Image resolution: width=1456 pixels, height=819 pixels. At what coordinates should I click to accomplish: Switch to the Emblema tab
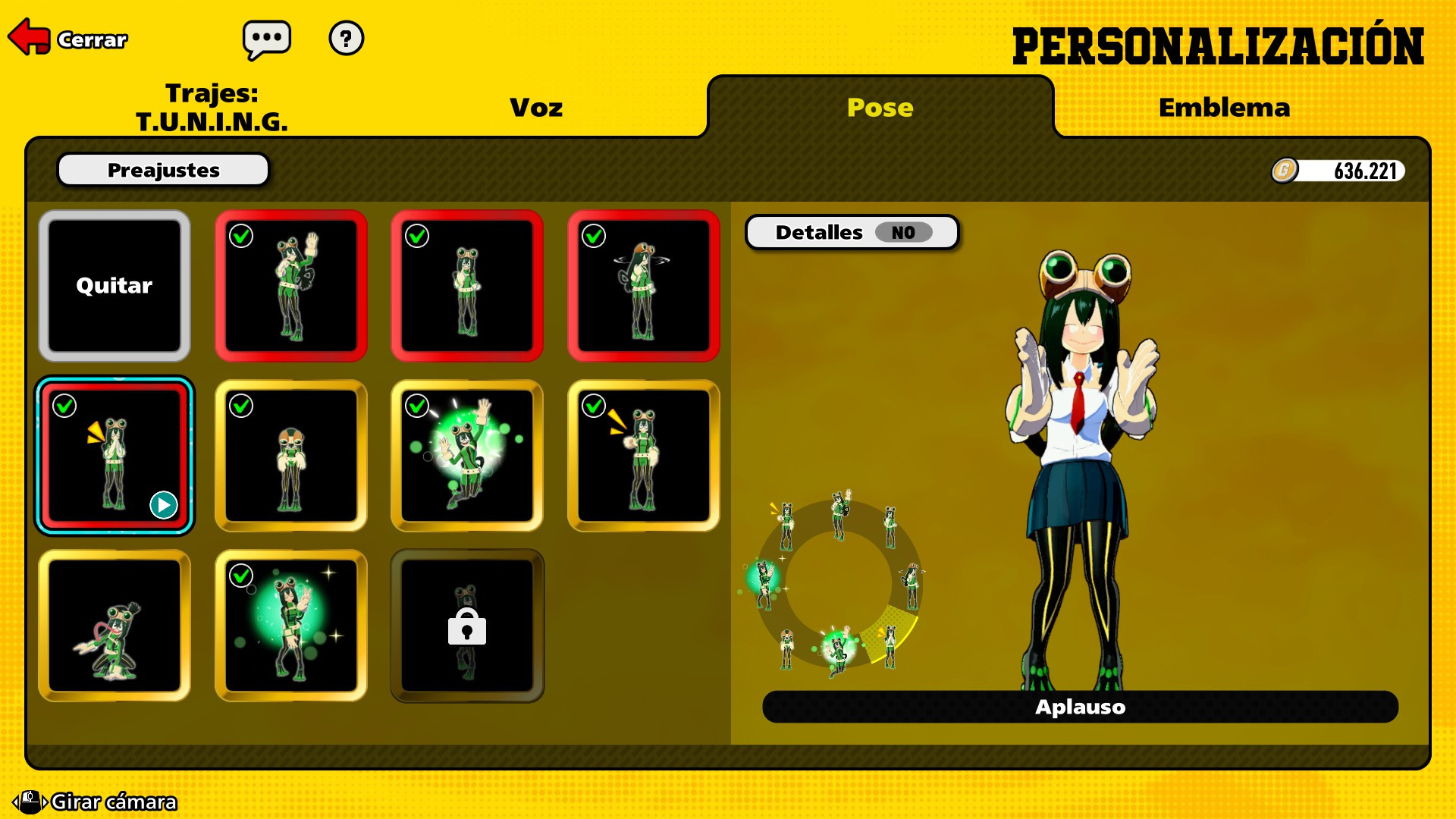tap(1224, 107)
